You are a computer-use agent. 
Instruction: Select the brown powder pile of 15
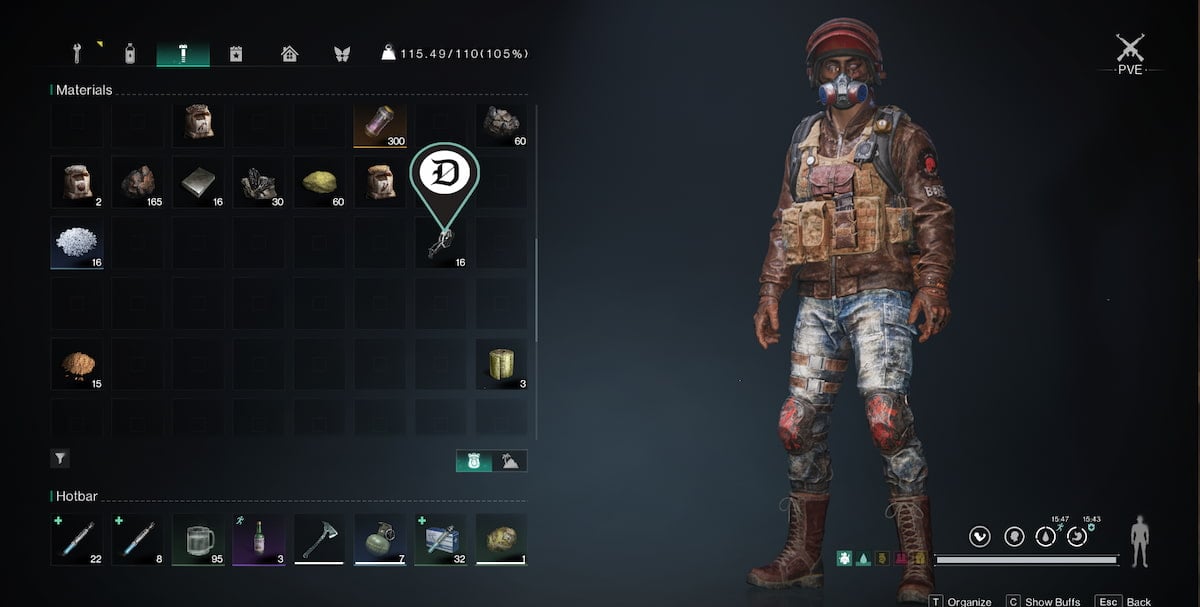77,364
